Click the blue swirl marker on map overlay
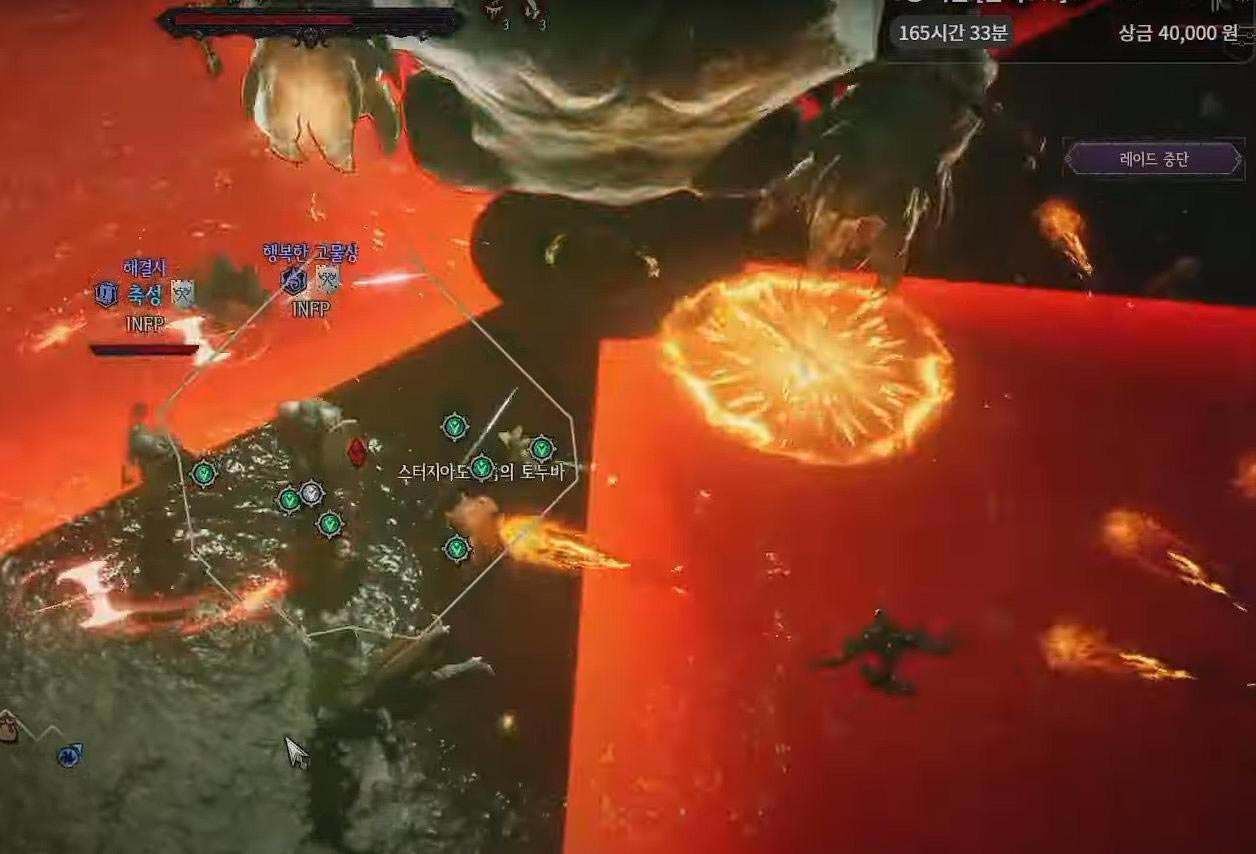The width and height of the screenshot is (1256, 854). click(x=69, y=755)
